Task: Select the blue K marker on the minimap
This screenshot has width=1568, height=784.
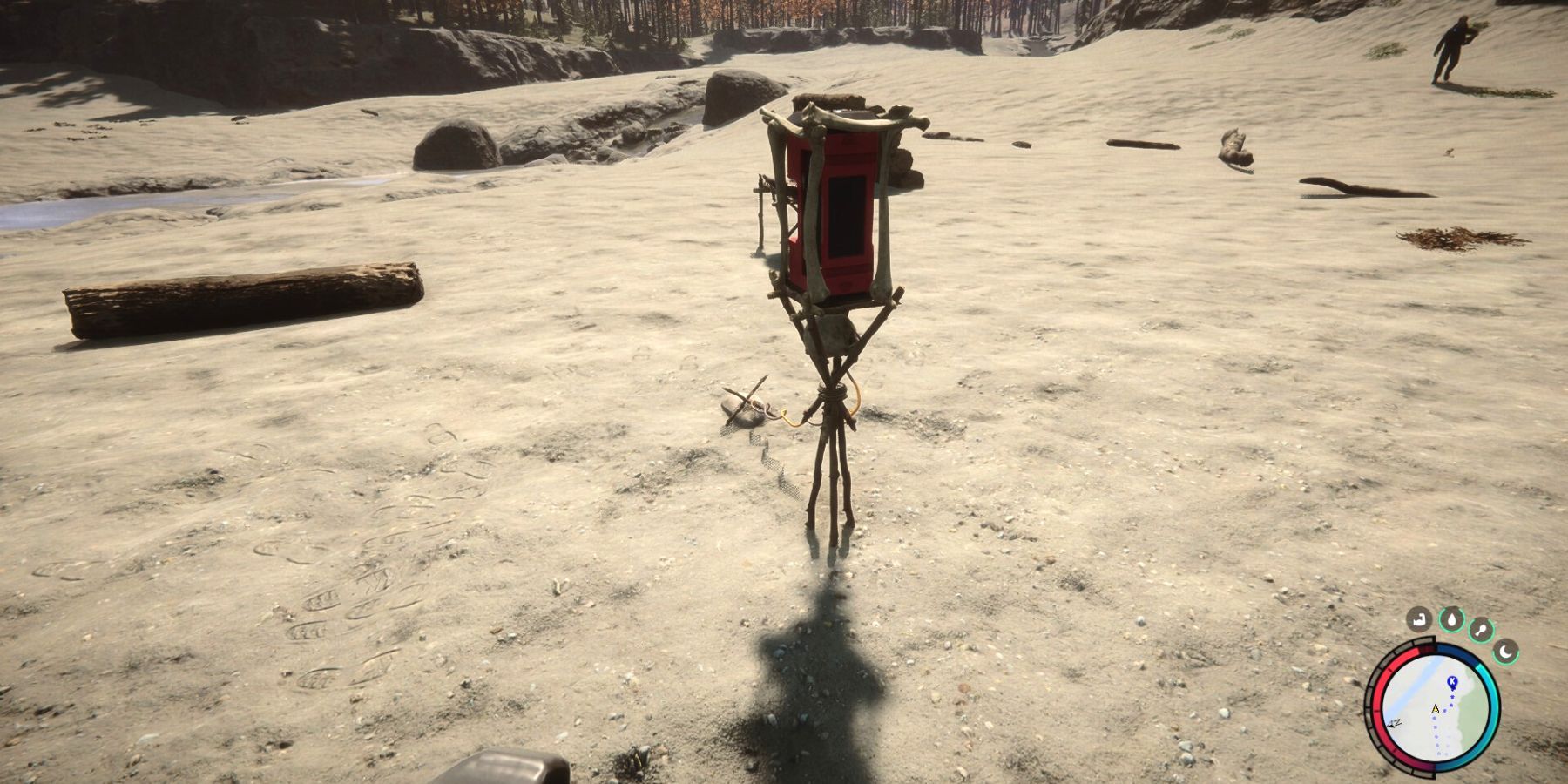Action: [1451, 681]
